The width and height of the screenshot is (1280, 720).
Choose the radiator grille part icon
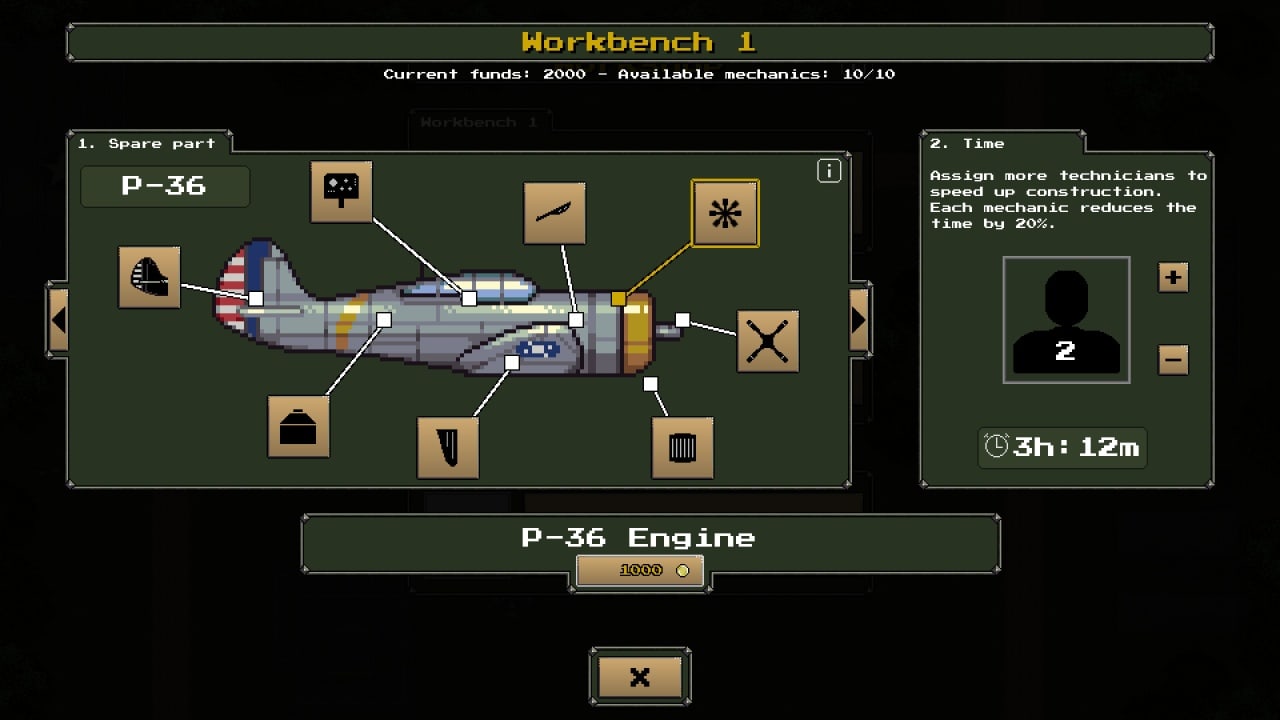(682, 447)
